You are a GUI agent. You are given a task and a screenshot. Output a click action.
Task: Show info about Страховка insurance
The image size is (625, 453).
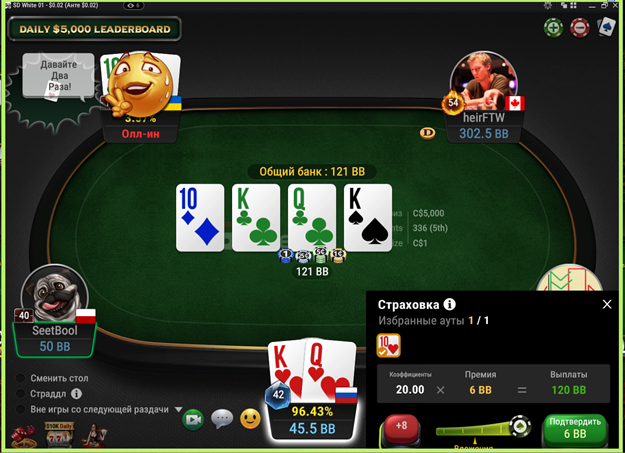[x=450, y=304]
